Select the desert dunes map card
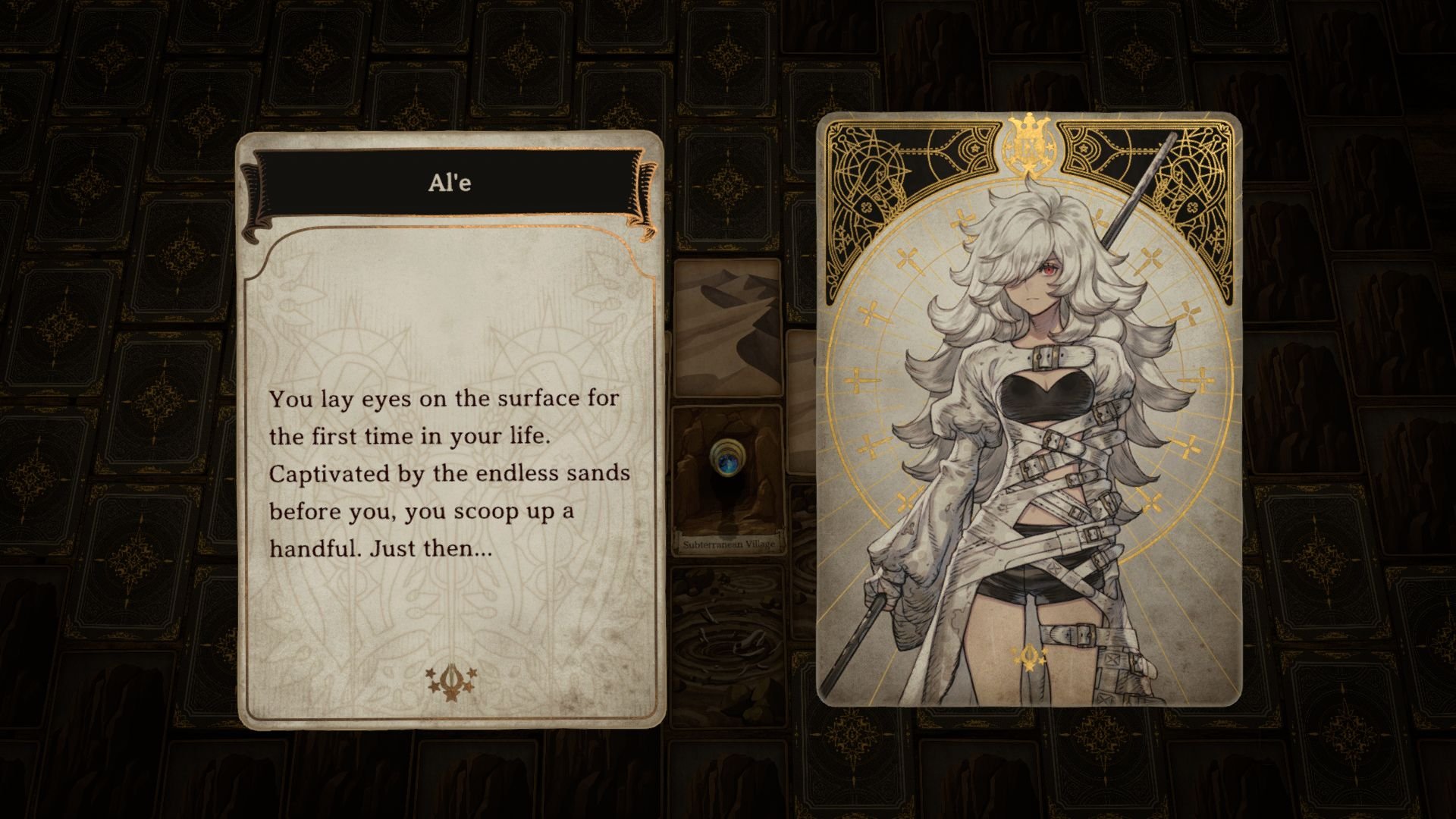The height and width of the screenshot is (819, 1456). click(x=728, y=326)
